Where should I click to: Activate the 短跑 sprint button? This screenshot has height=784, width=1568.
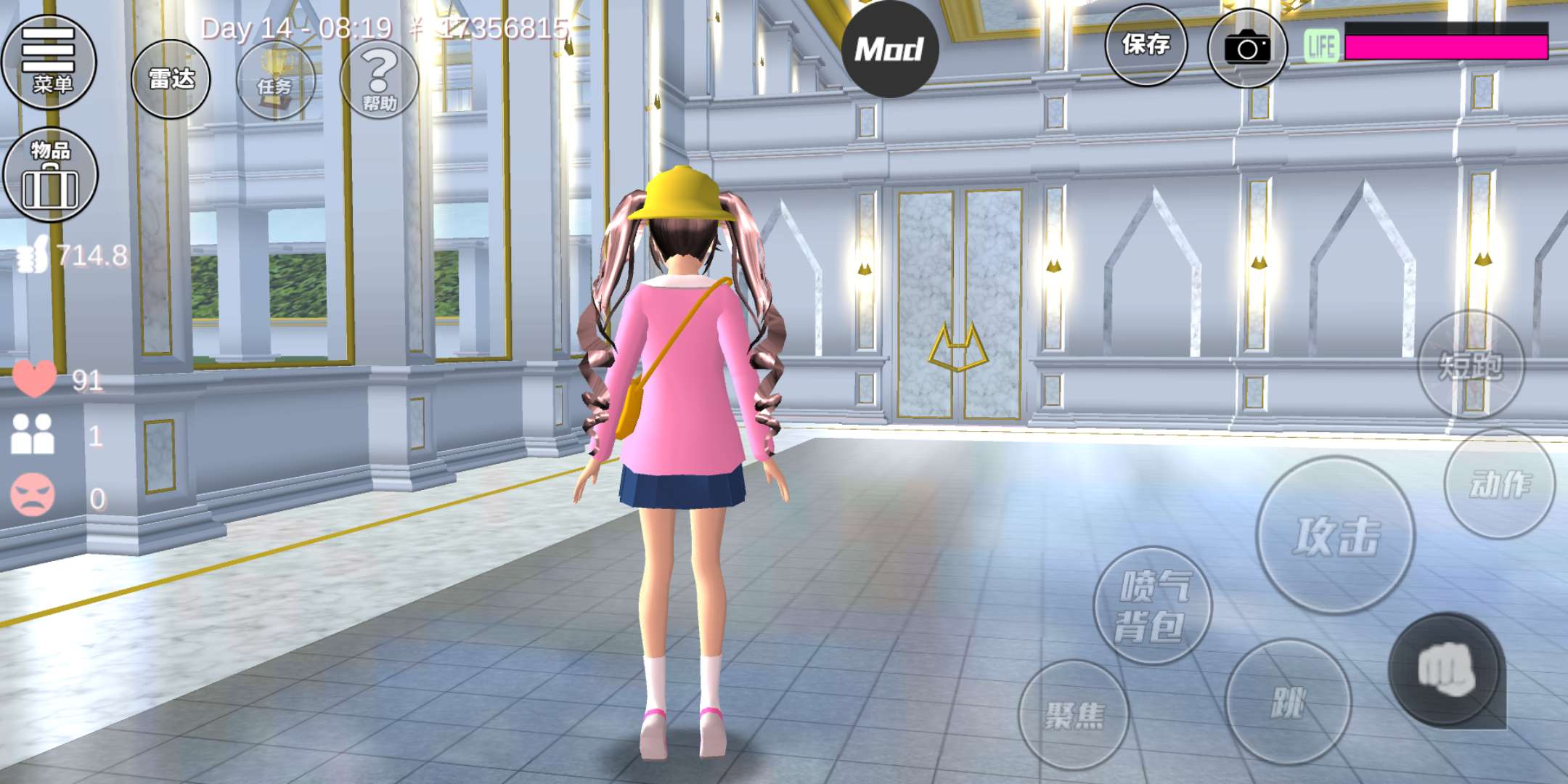[x=1471, y=364]
